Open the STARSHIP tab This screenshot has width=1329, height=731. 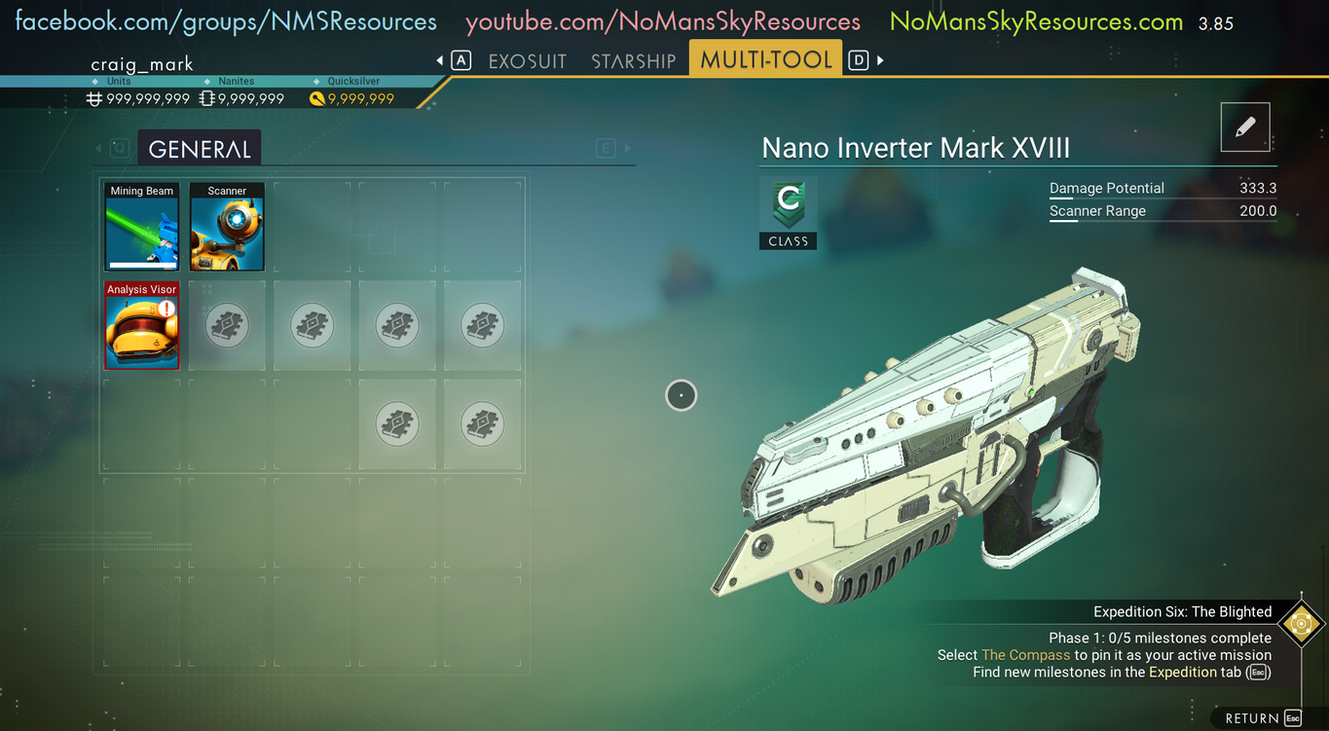634,60
